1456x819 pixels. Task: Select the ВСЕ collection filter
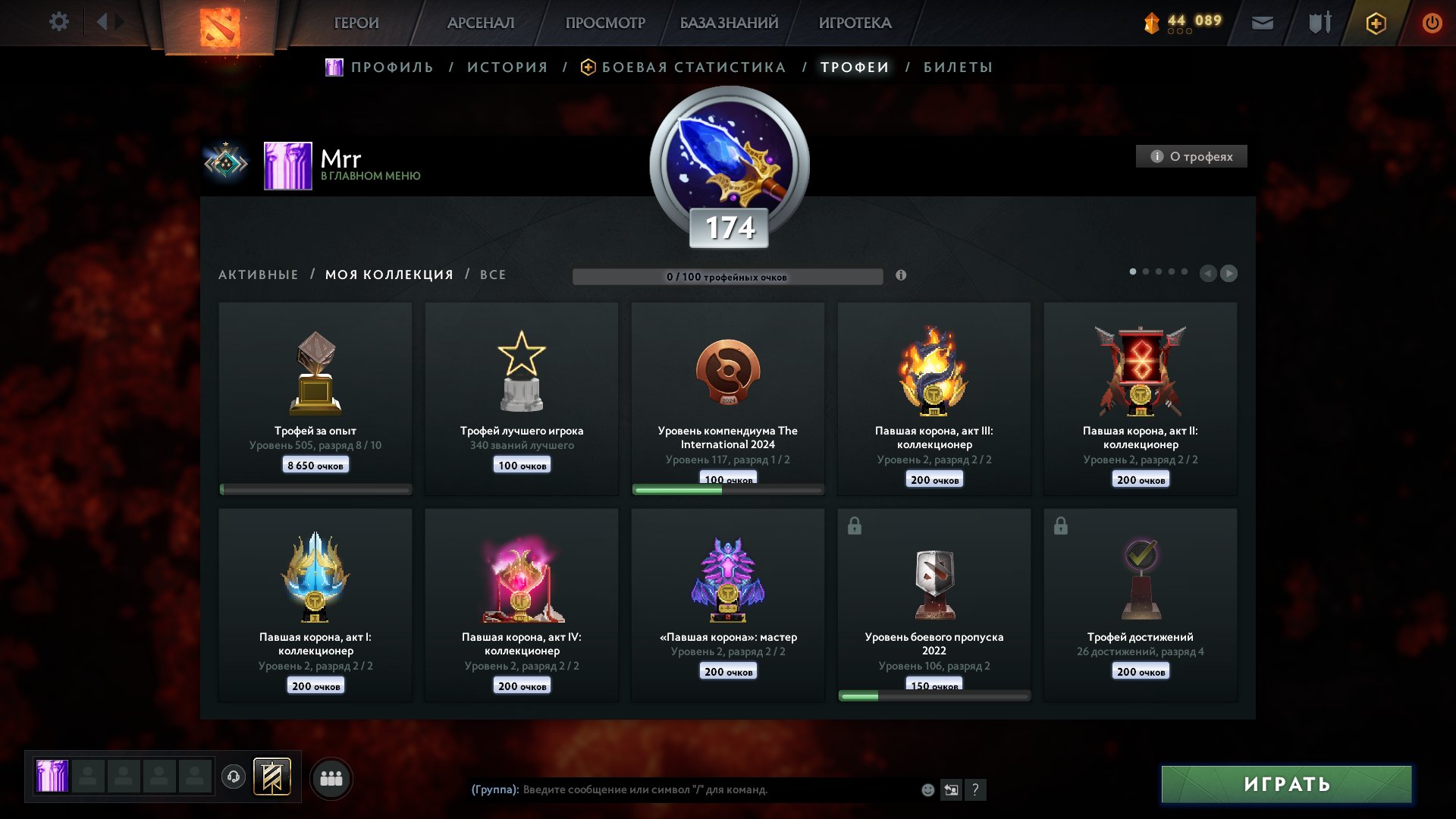(x=492, y=275)
